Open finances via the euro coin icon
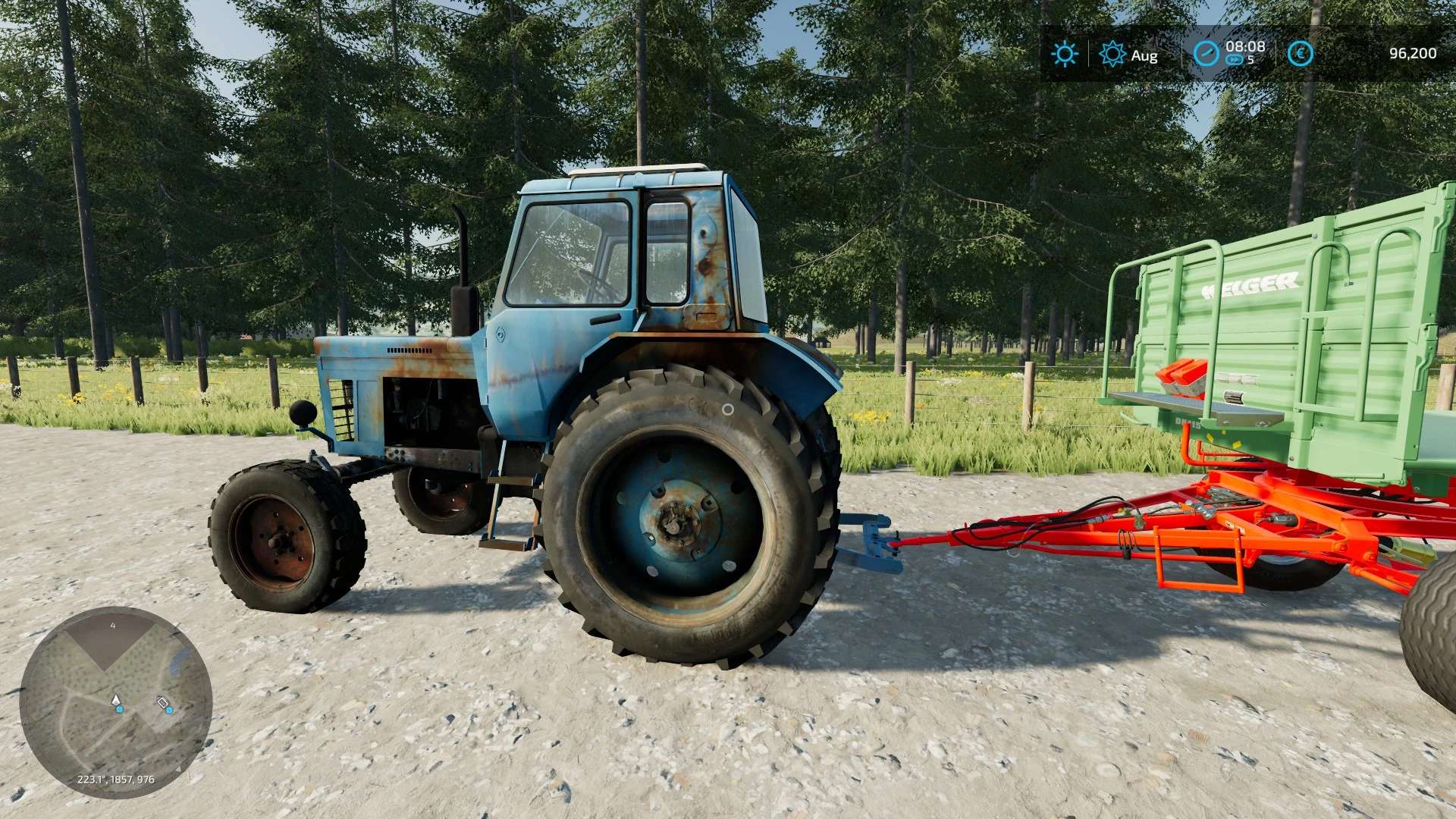The width and height of the screenshot is (1456, 819). click(1300, 54)
